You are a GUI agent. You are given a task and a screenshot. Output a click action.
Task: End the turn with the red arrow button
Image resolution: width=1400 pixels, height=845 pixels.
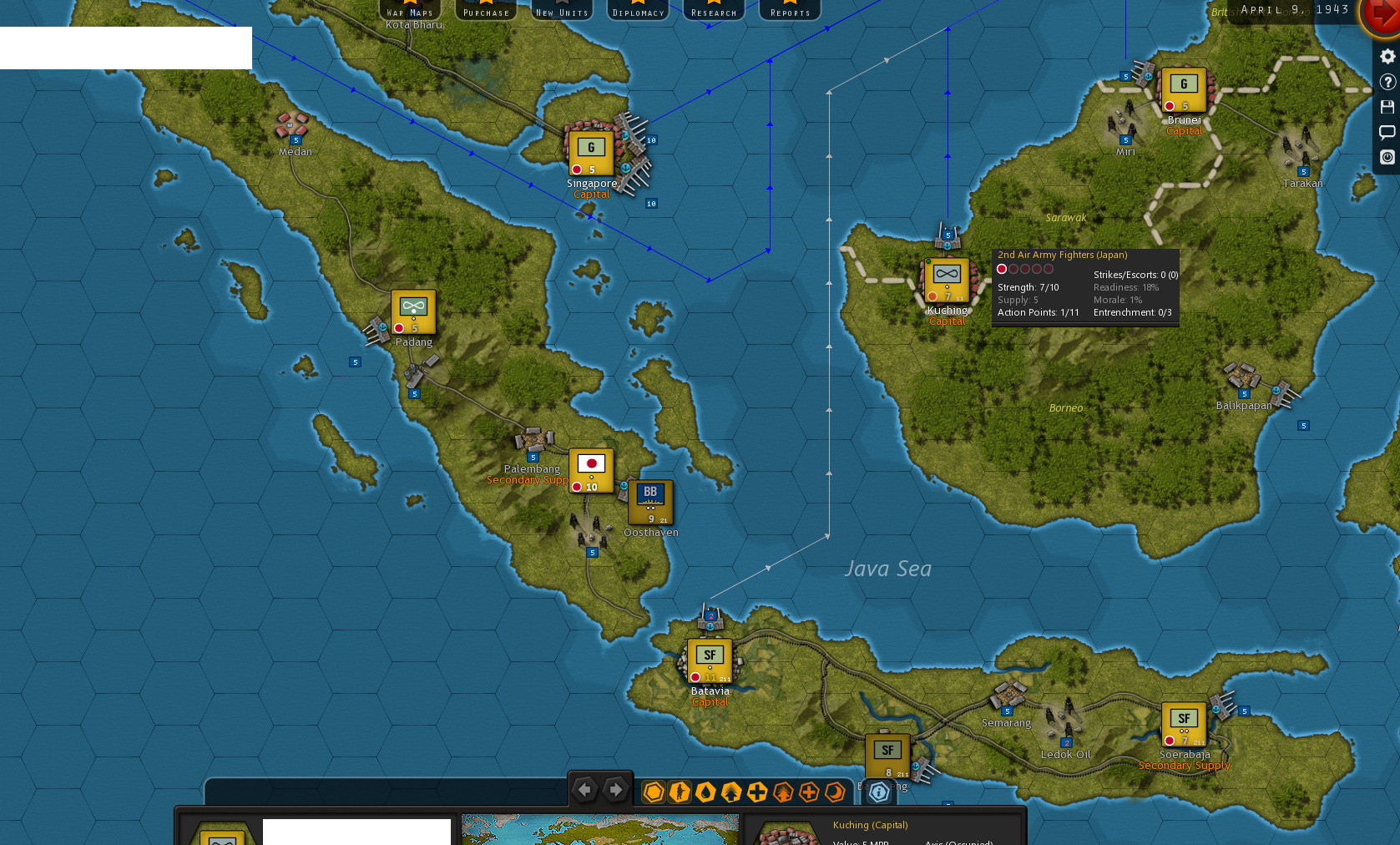tap(1382, 14)
